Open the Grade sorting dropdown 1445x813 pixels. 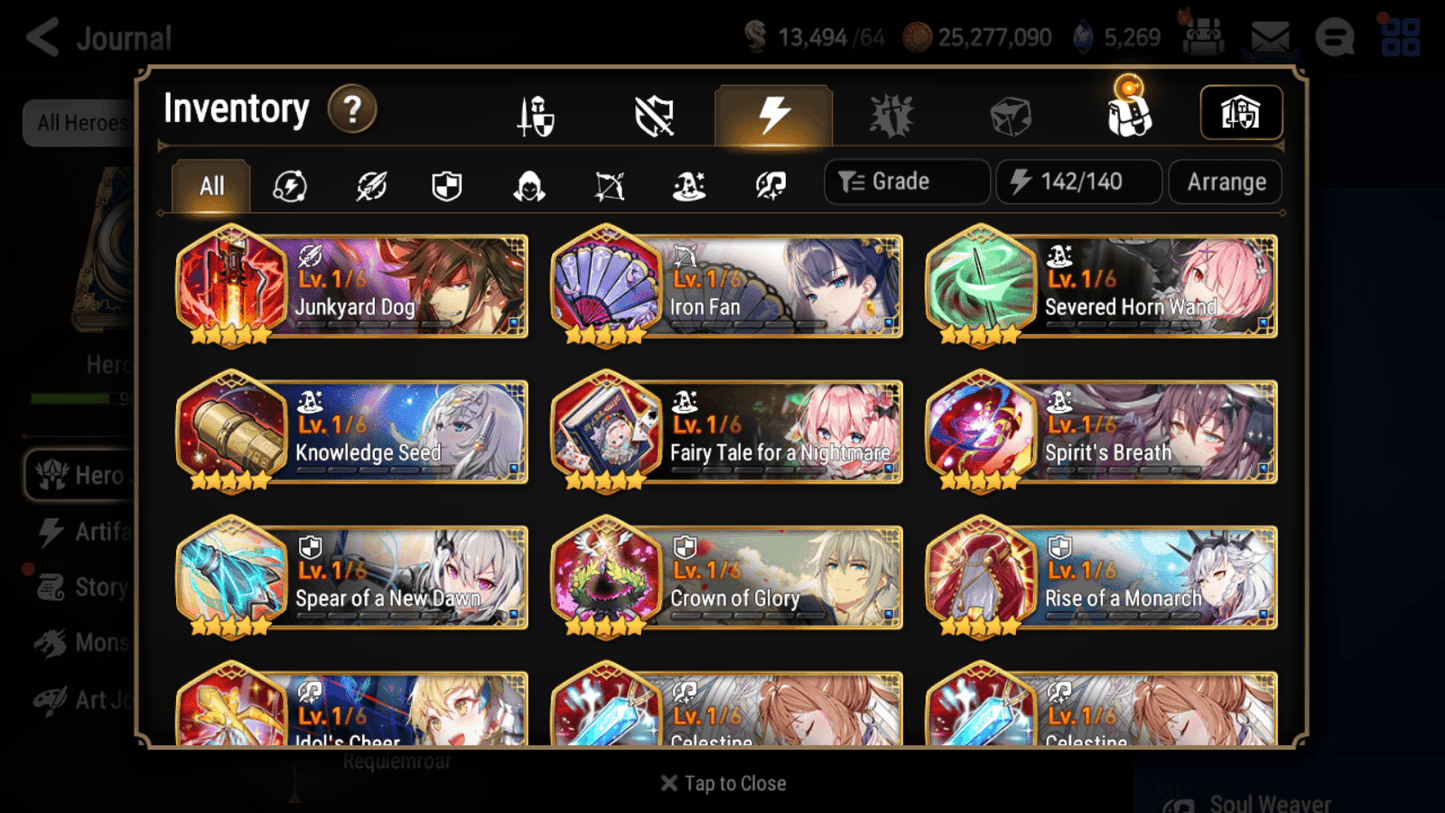coord(906,181)
